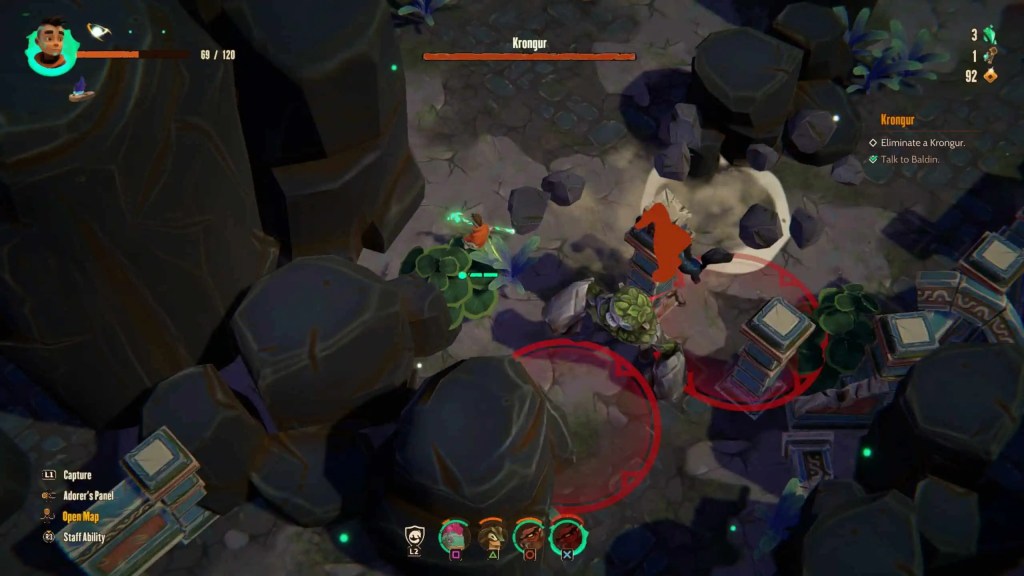This screenshot has width=1024, height=576.
Task: Click the key item icon
Action: pyautogui.click(x=991, y=55)
